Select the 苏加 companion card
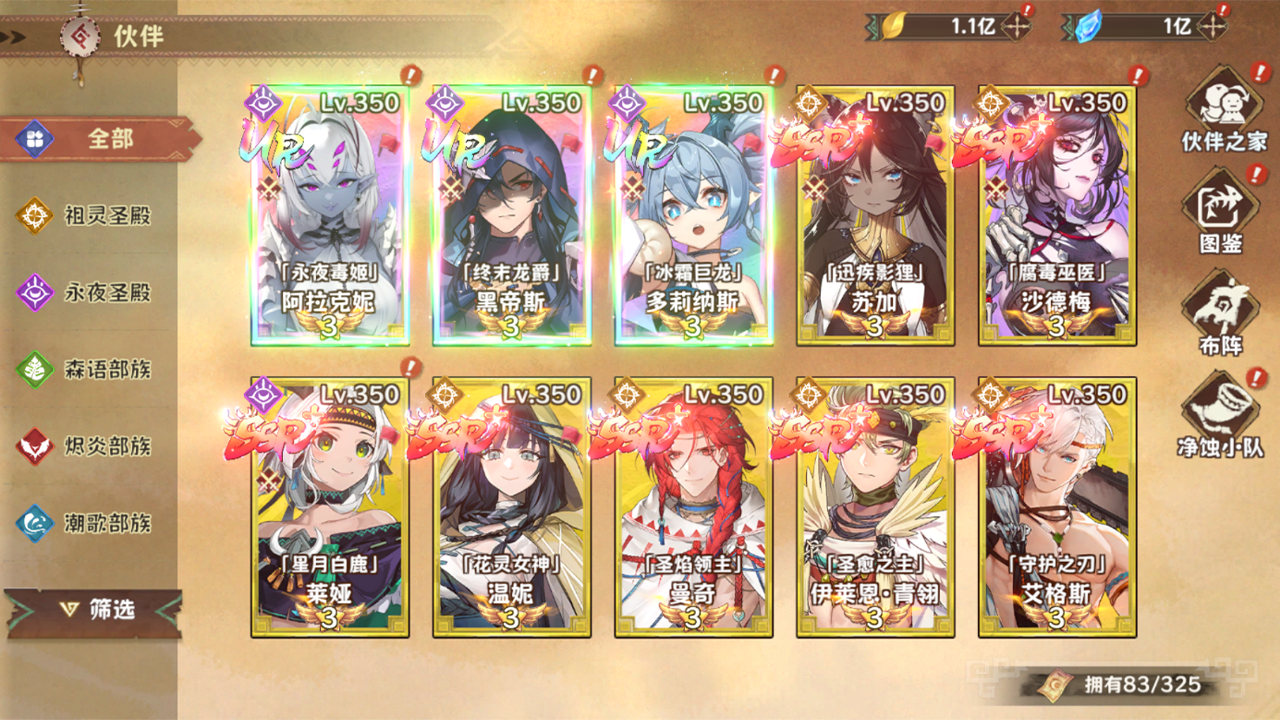 875,215
